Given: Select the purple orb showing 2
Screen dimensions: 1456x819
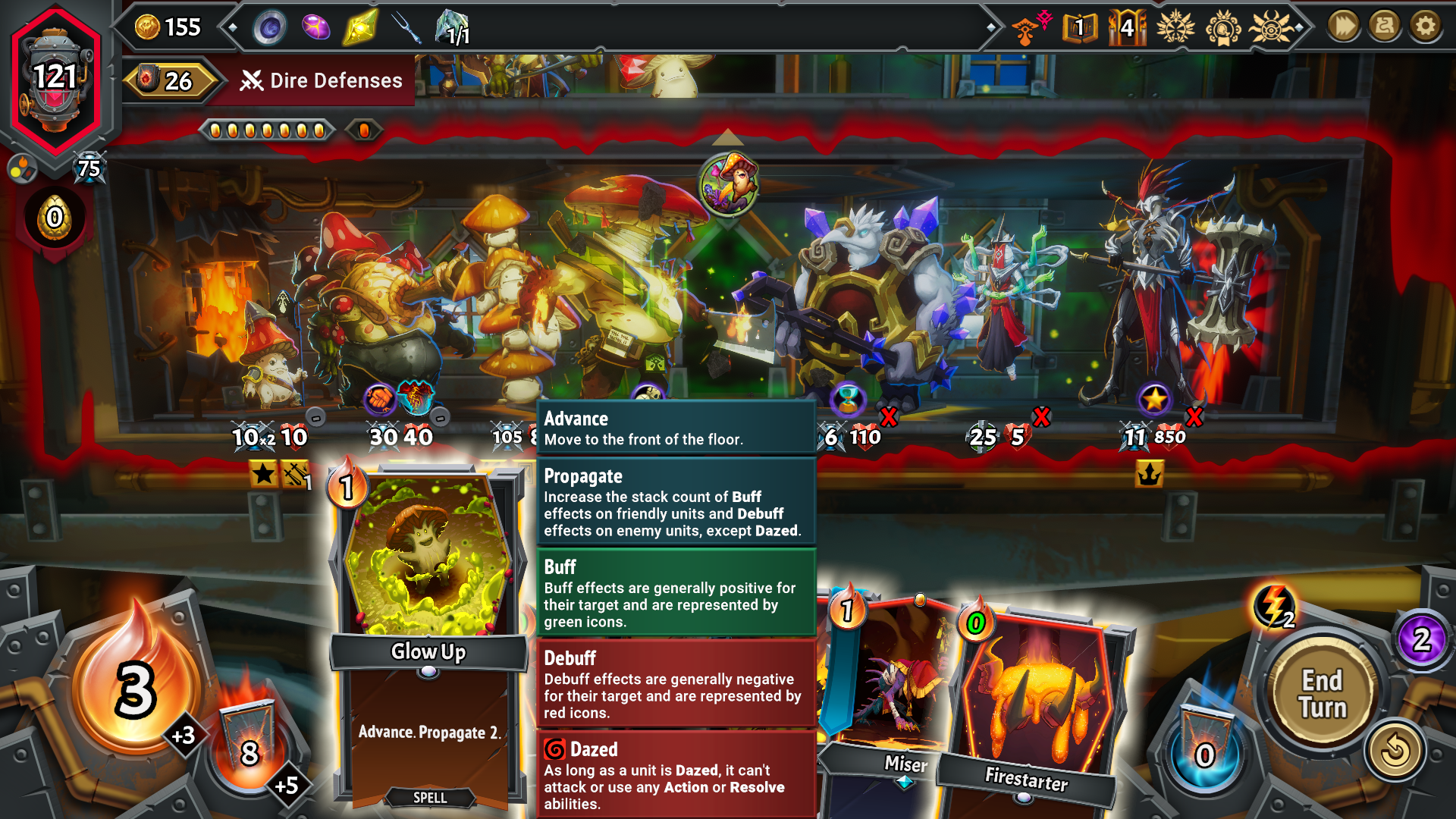Looking at the screenshot, I should [1421, 639].
